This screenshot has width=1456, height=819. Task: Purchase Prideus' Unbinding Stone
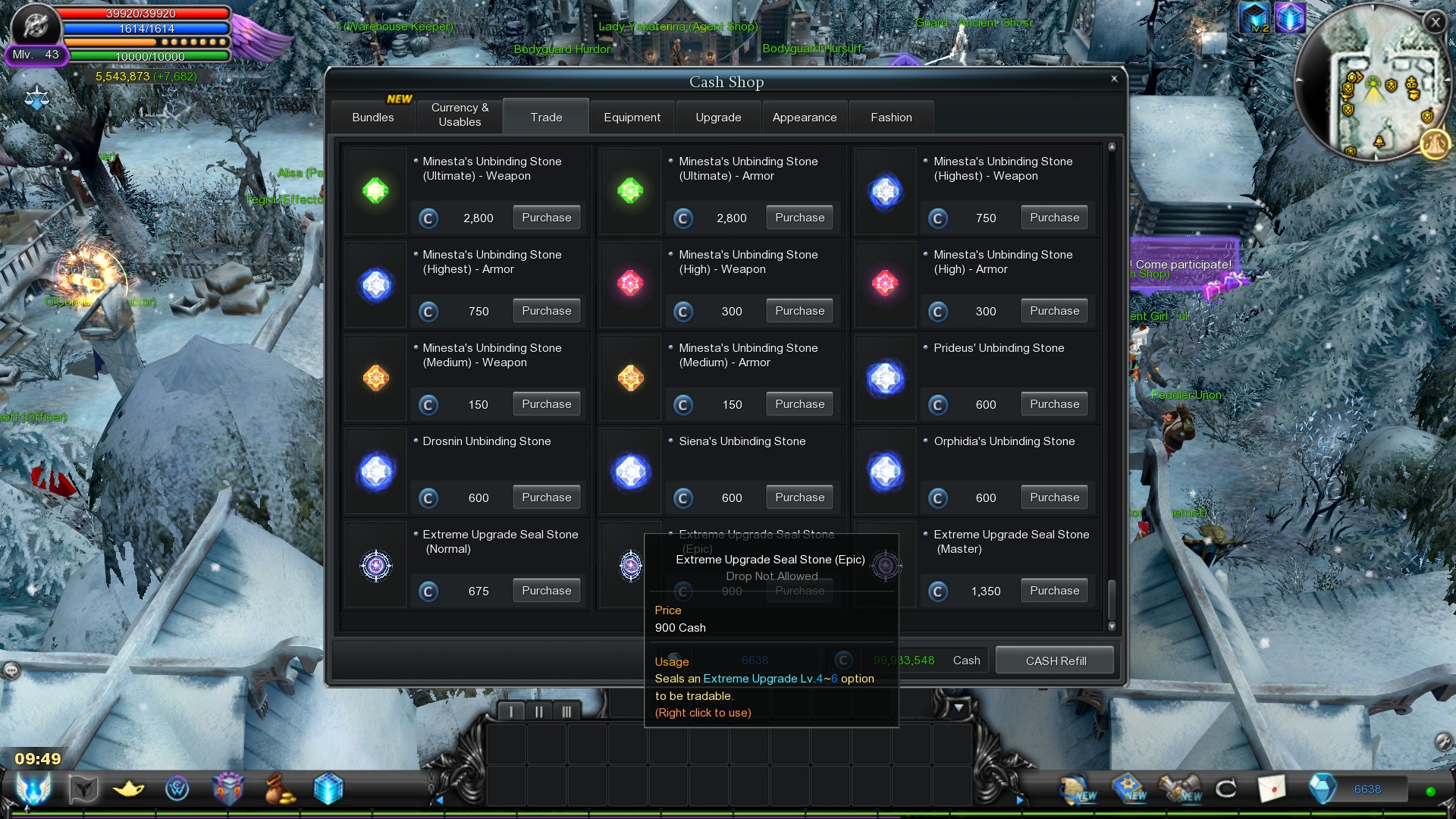(x=1054, y=404)
